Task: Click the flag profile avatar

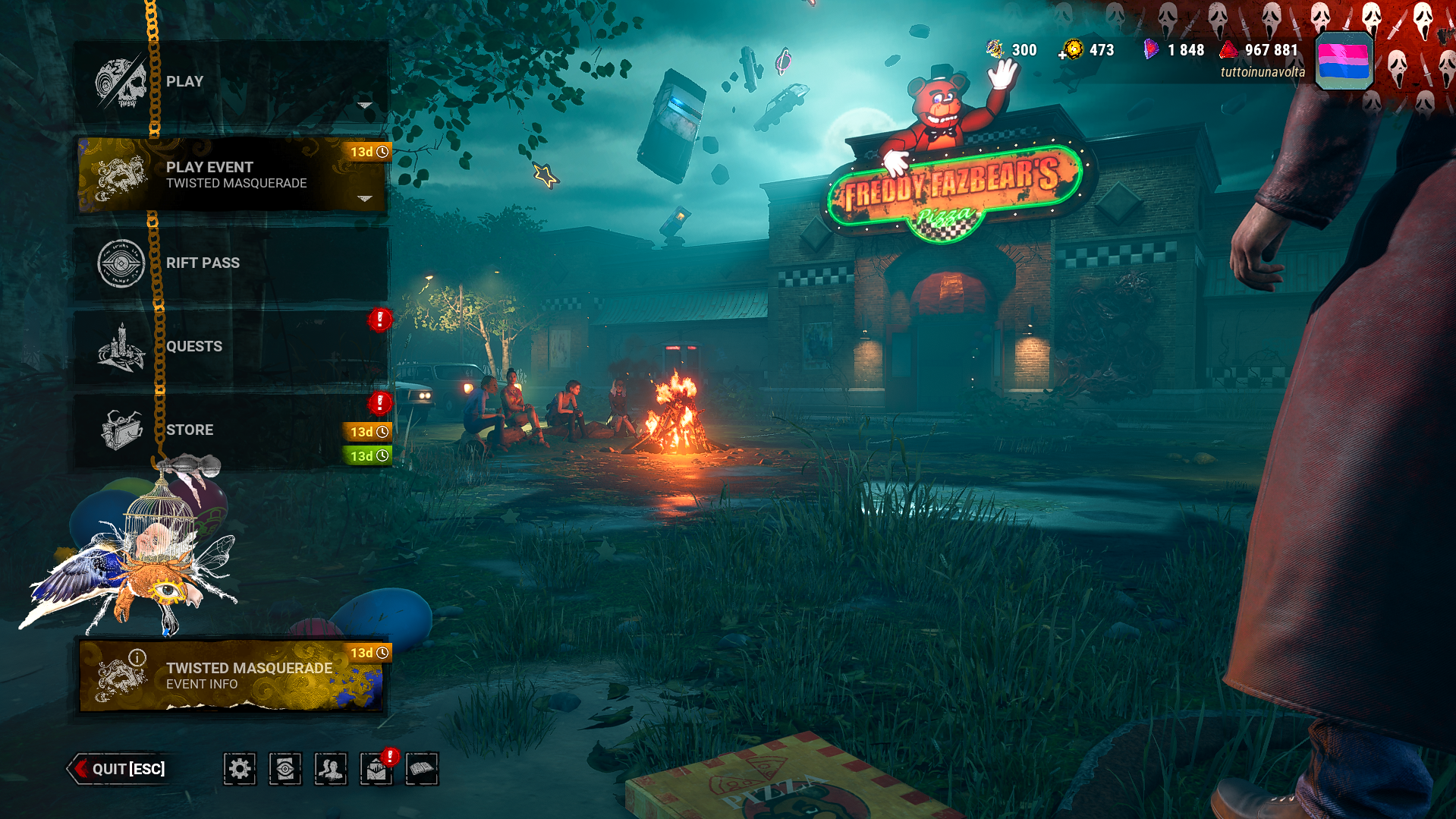Action: 1344,61
